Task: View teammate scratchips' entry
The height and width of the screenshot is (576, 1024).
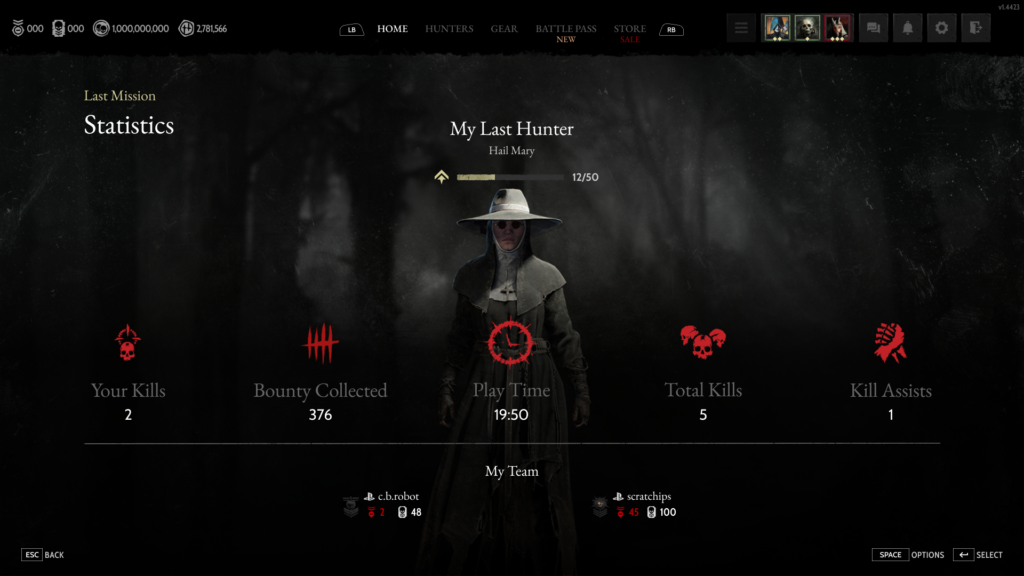Action: click(x=643, y=496)
